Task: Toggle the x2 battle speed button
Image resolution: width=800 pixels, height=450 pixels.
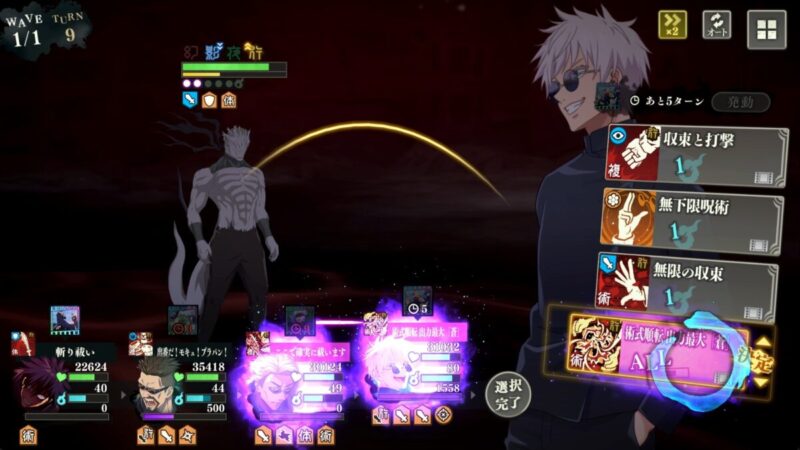Action: click(672, 25)
